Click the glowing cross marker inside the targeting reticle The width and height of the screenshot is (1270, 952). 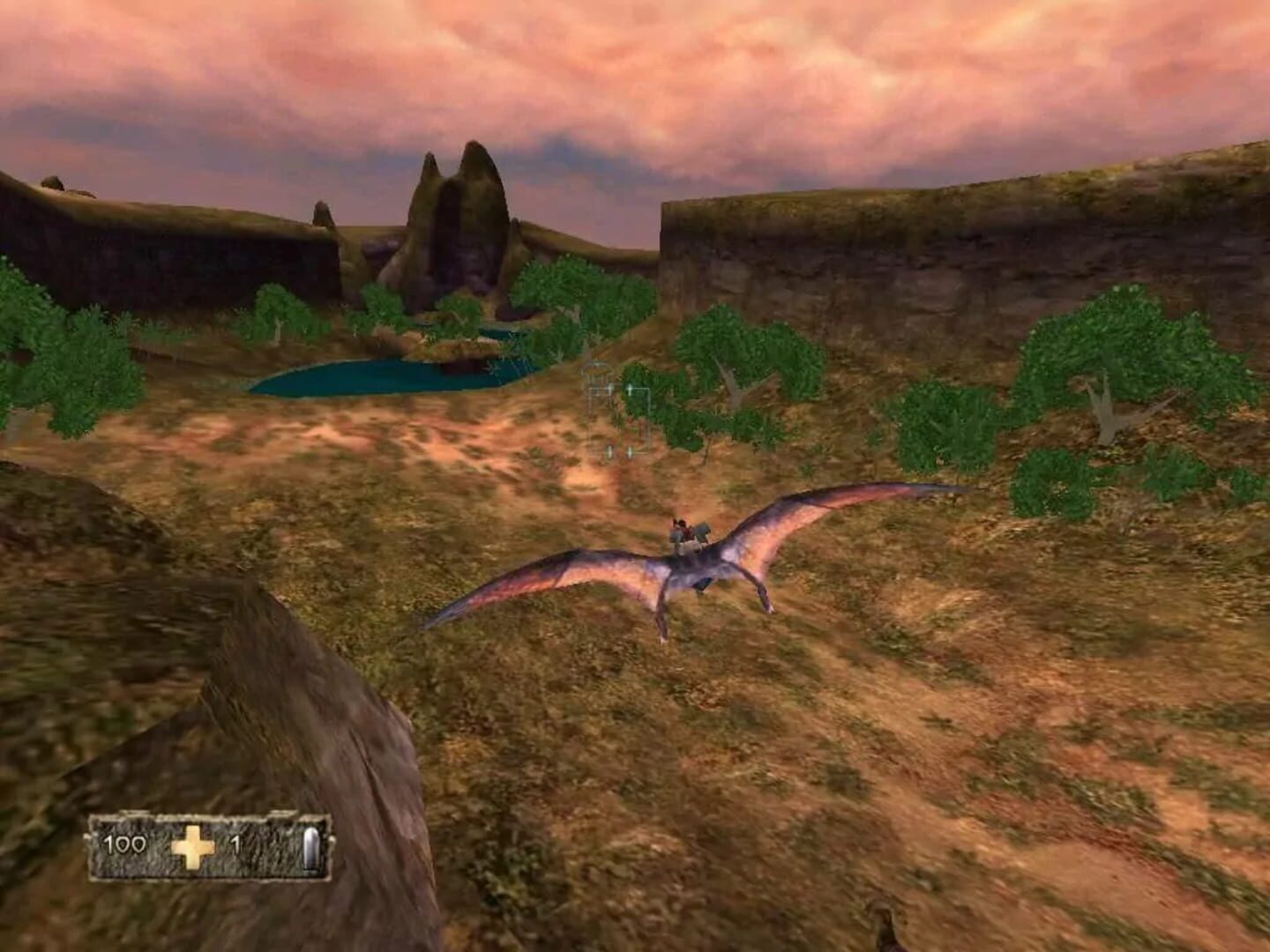coord(631,388)
